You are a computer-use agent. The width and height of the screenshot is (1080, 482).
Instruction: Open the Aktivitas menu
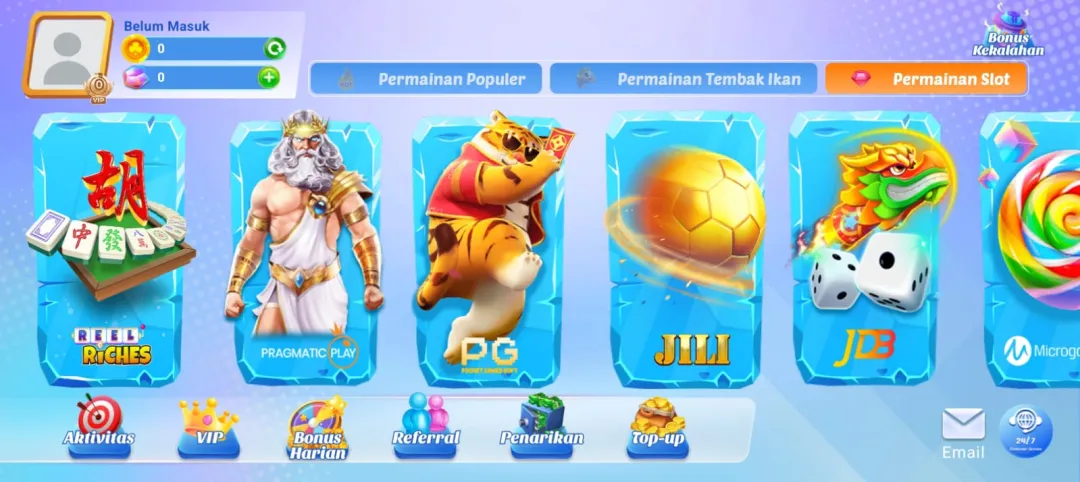point(99,425)
